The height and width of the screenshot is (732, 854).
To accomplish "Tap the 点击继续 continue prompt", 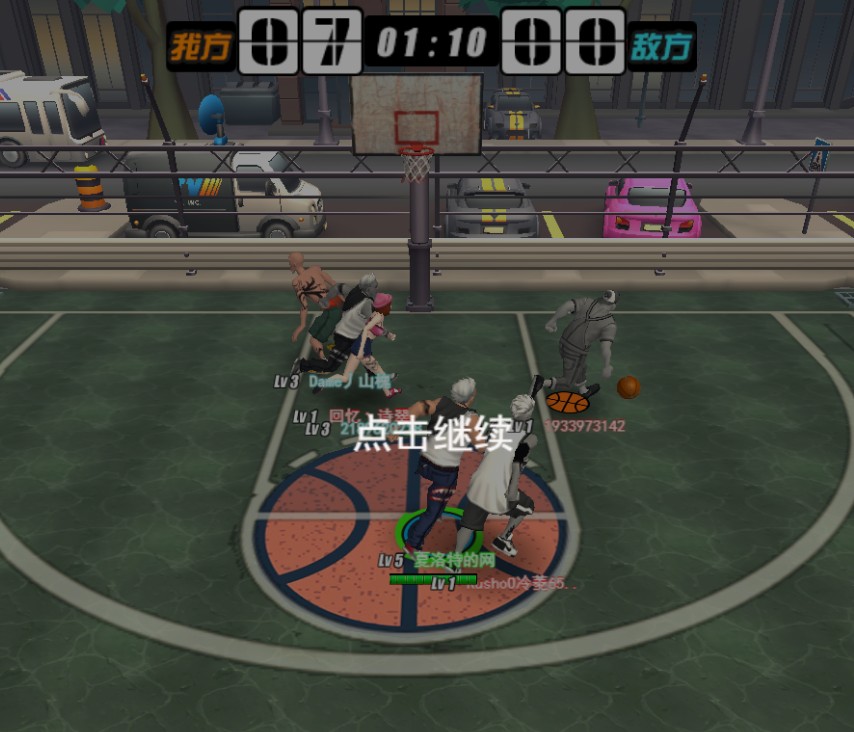I will (433, 432).
